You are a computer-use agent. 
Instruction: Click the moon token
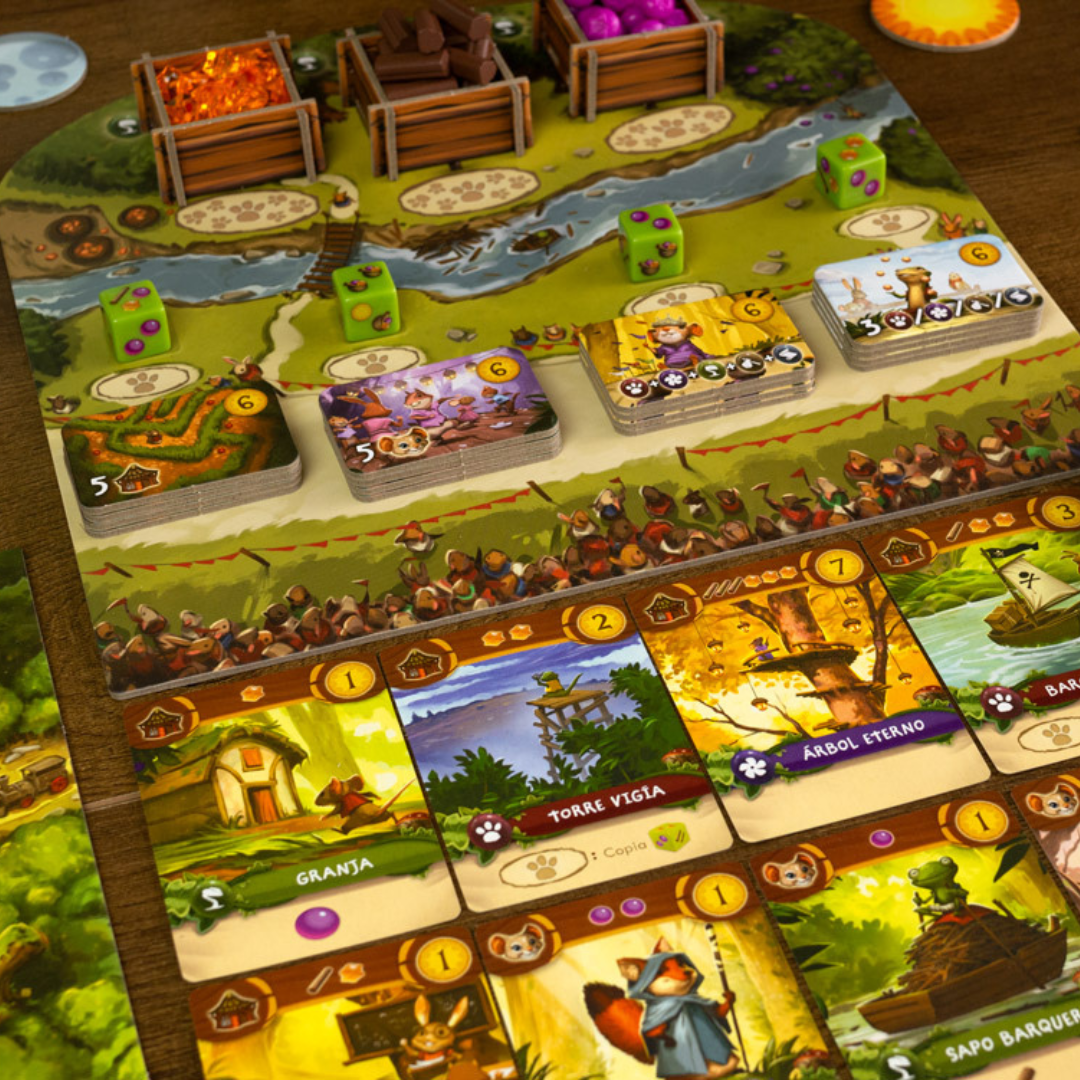40,68
